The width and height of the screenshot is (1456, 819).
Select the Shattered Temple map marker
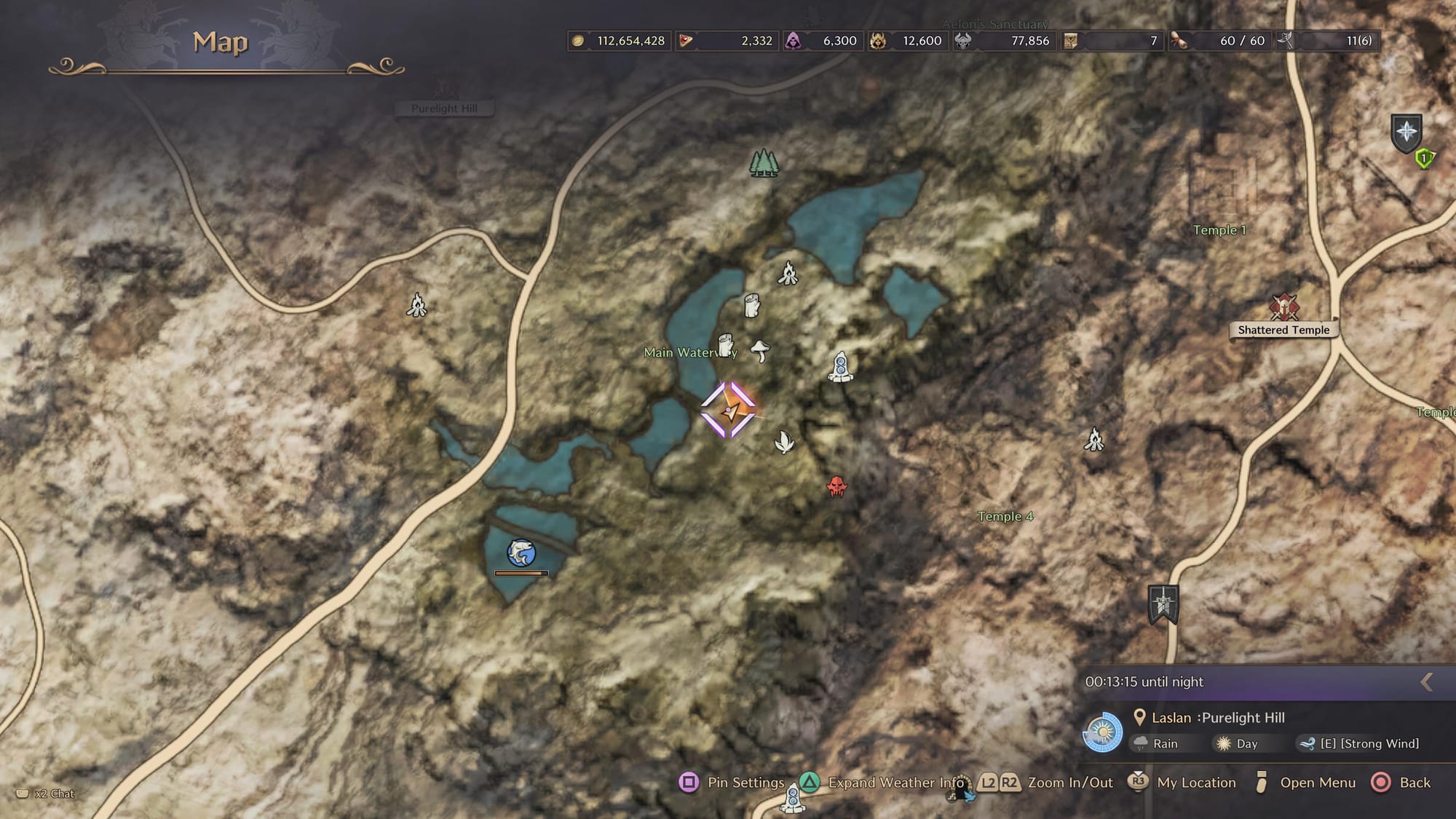[1284, 308]
